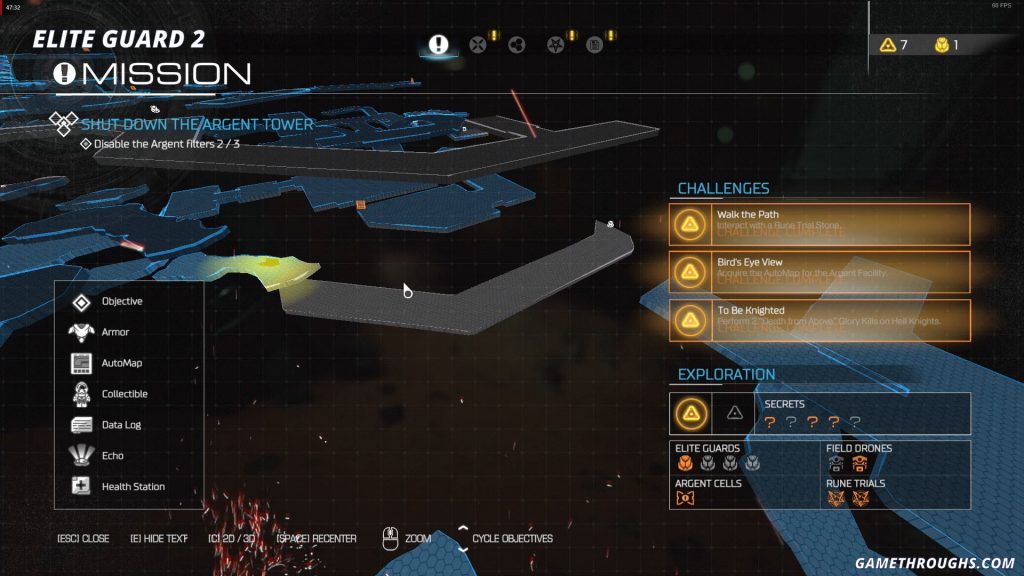The image size is (1024, 576).
Task: Click the Collectible legend entry
Action: pos(124,394)
